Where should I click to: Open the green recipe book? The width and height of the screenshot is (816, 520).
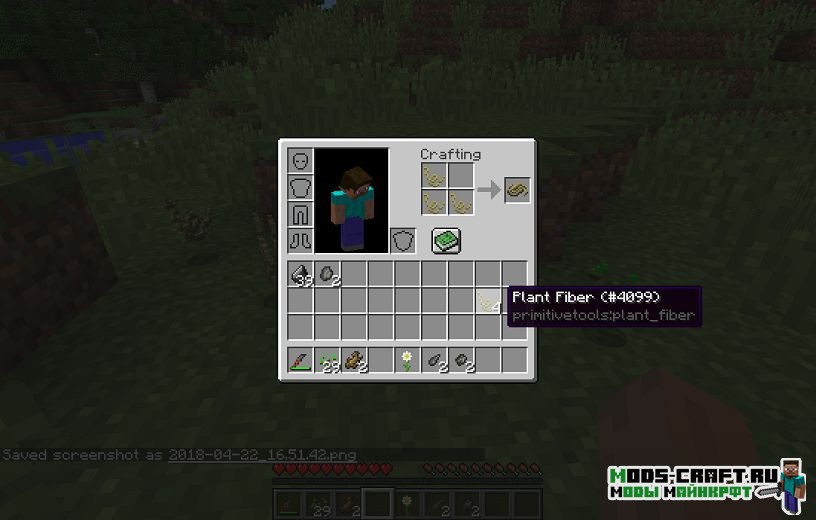pyautogui.click(x=446, y=240)
